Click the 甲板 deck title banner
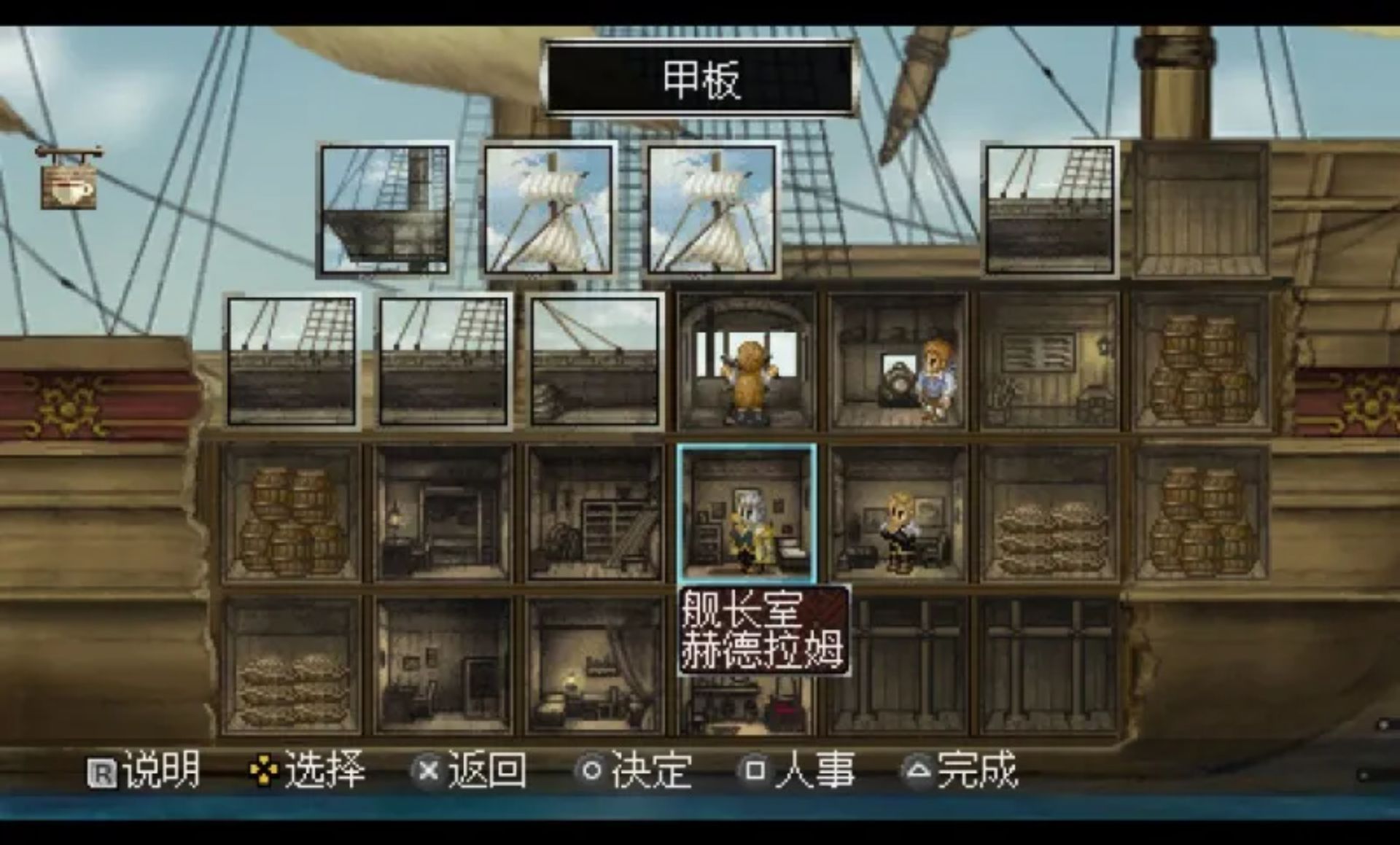 coord(700,77)
